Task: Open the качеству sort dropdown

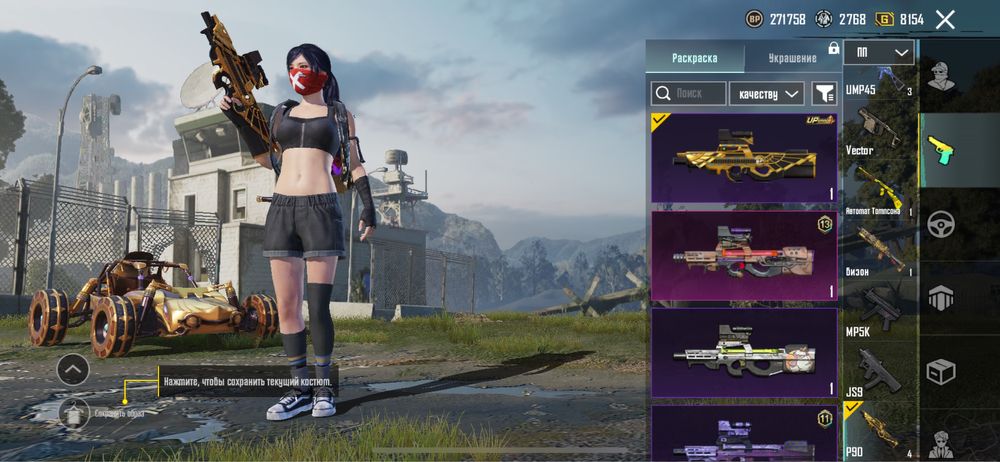Action: pyautogui.click(x=767, y=94)
